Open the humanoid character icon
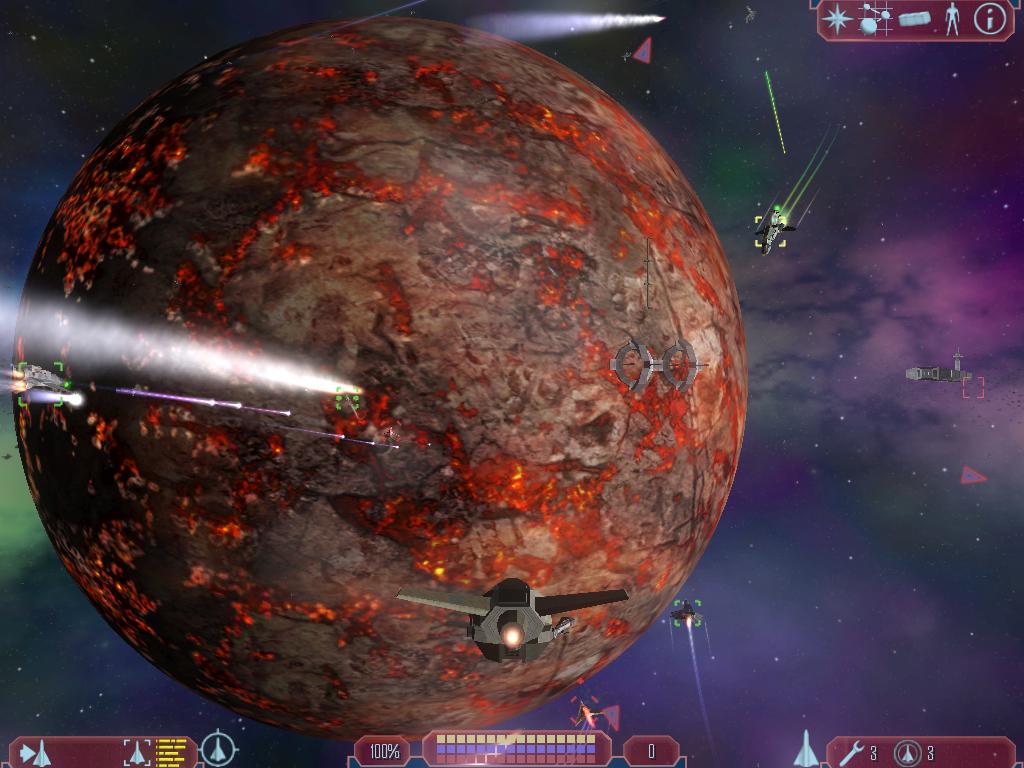This screenshot has width=1024, height=768. pos(952,19)
